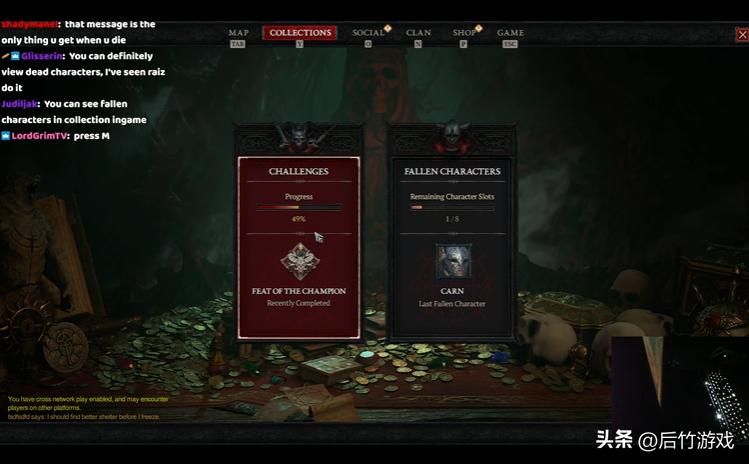The width and height of the screenshot is (749, 464).
Task: View fallen character Carn's portrait
Action: [x=453, y=261]
